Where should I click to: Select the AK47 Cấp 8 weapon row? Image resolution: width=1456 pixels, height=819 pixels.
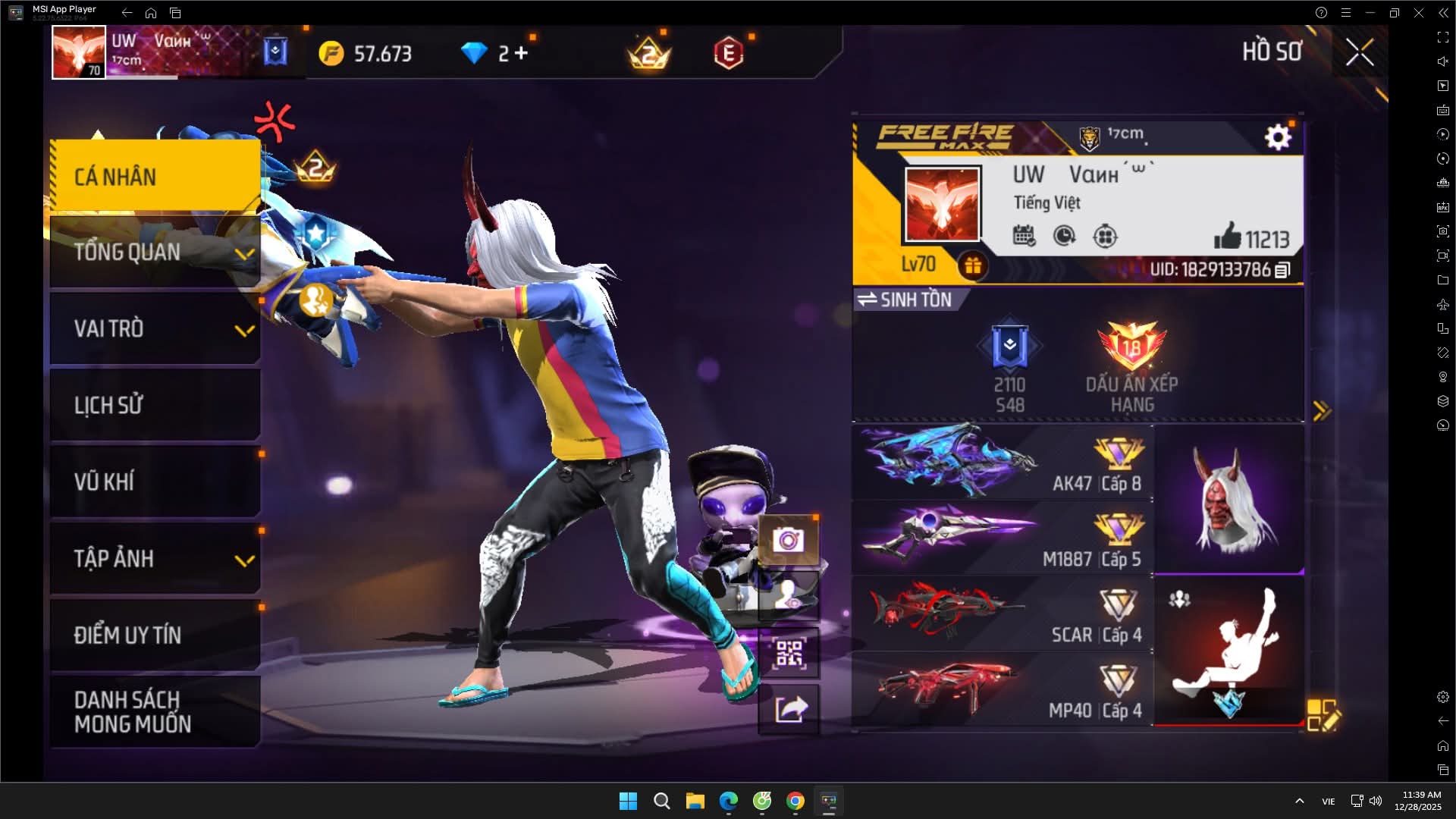1003,461
